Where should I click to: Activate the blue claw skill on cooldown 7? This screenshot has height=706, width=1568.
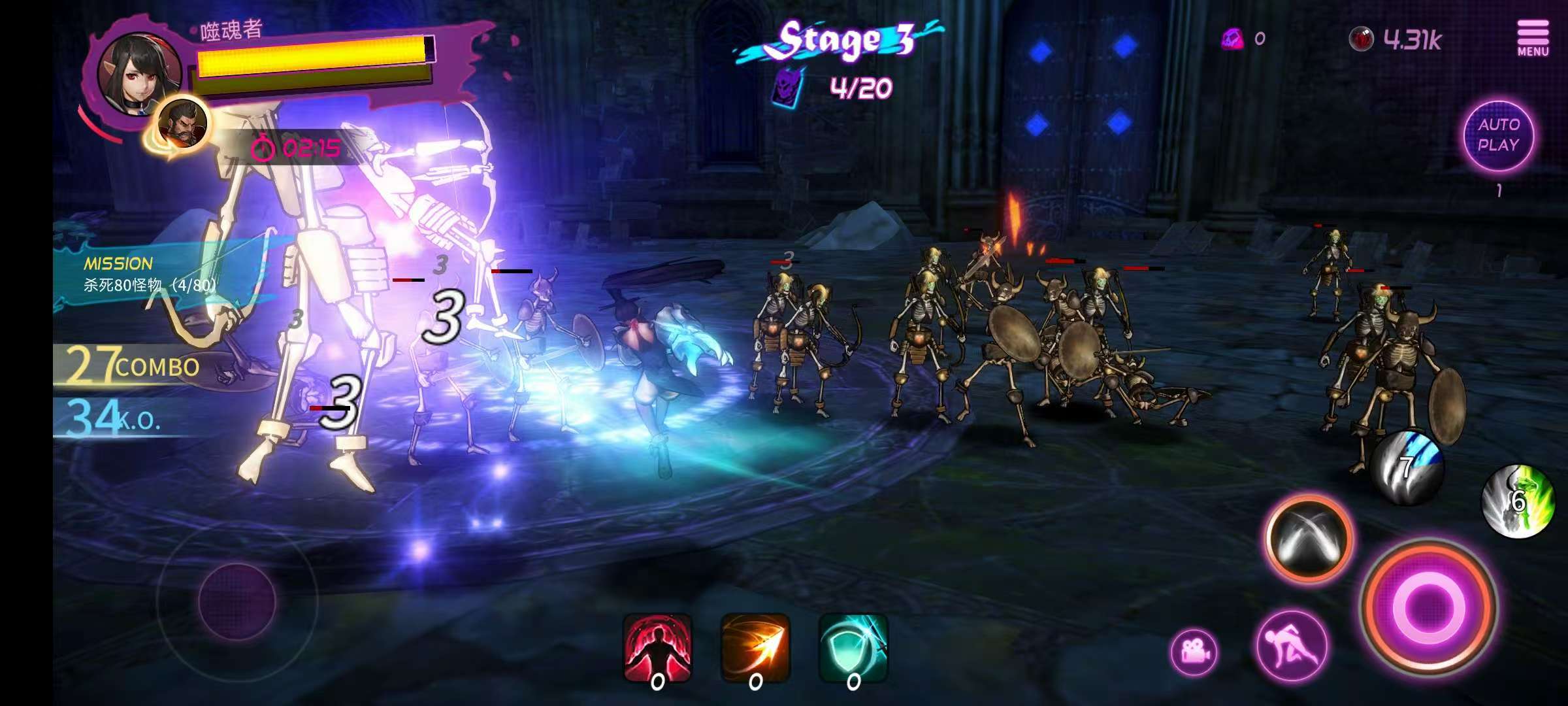1407,467
